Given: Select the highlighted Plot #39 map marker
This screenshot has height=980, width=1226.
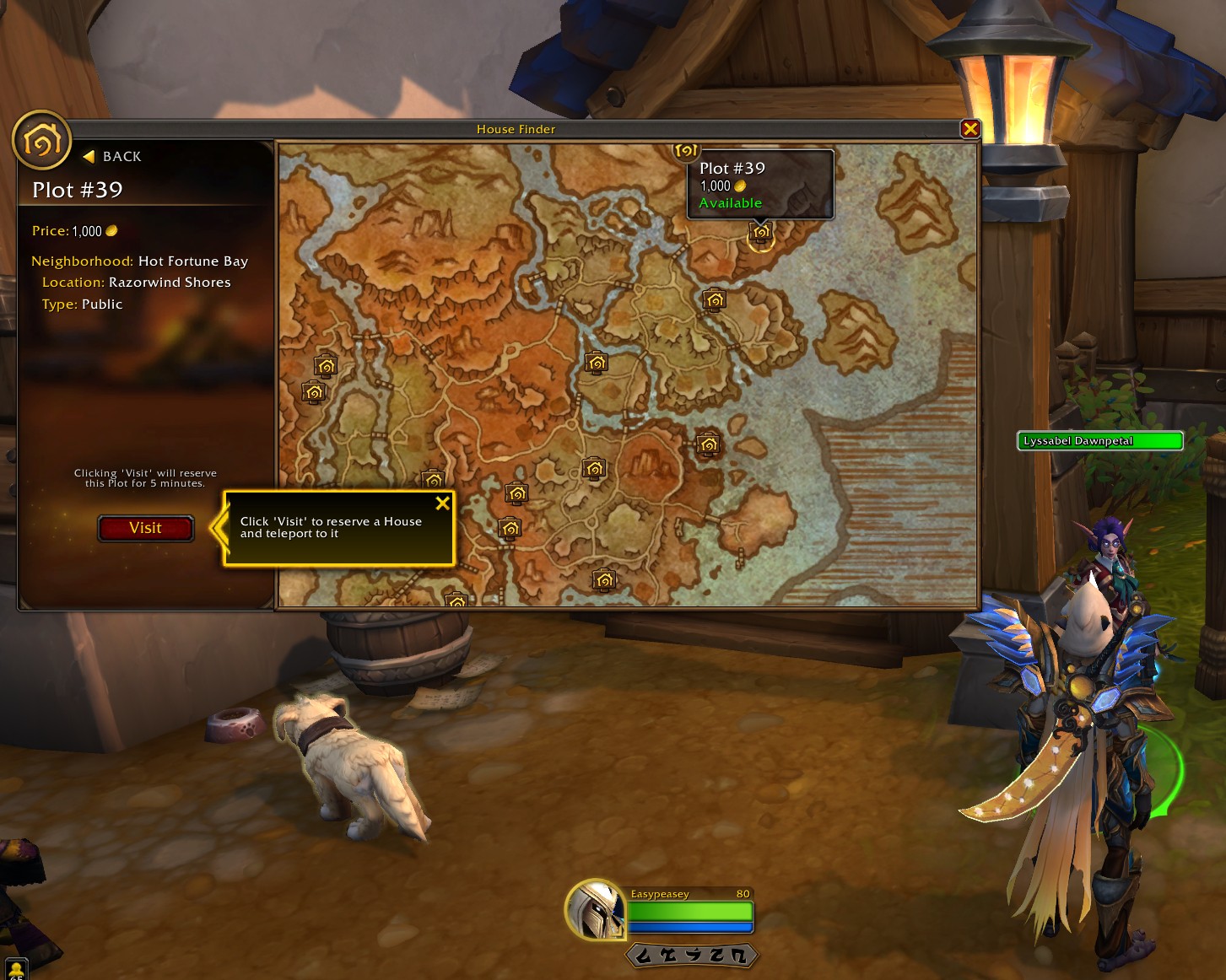Looking at the screenshot, I should (760, 233).
